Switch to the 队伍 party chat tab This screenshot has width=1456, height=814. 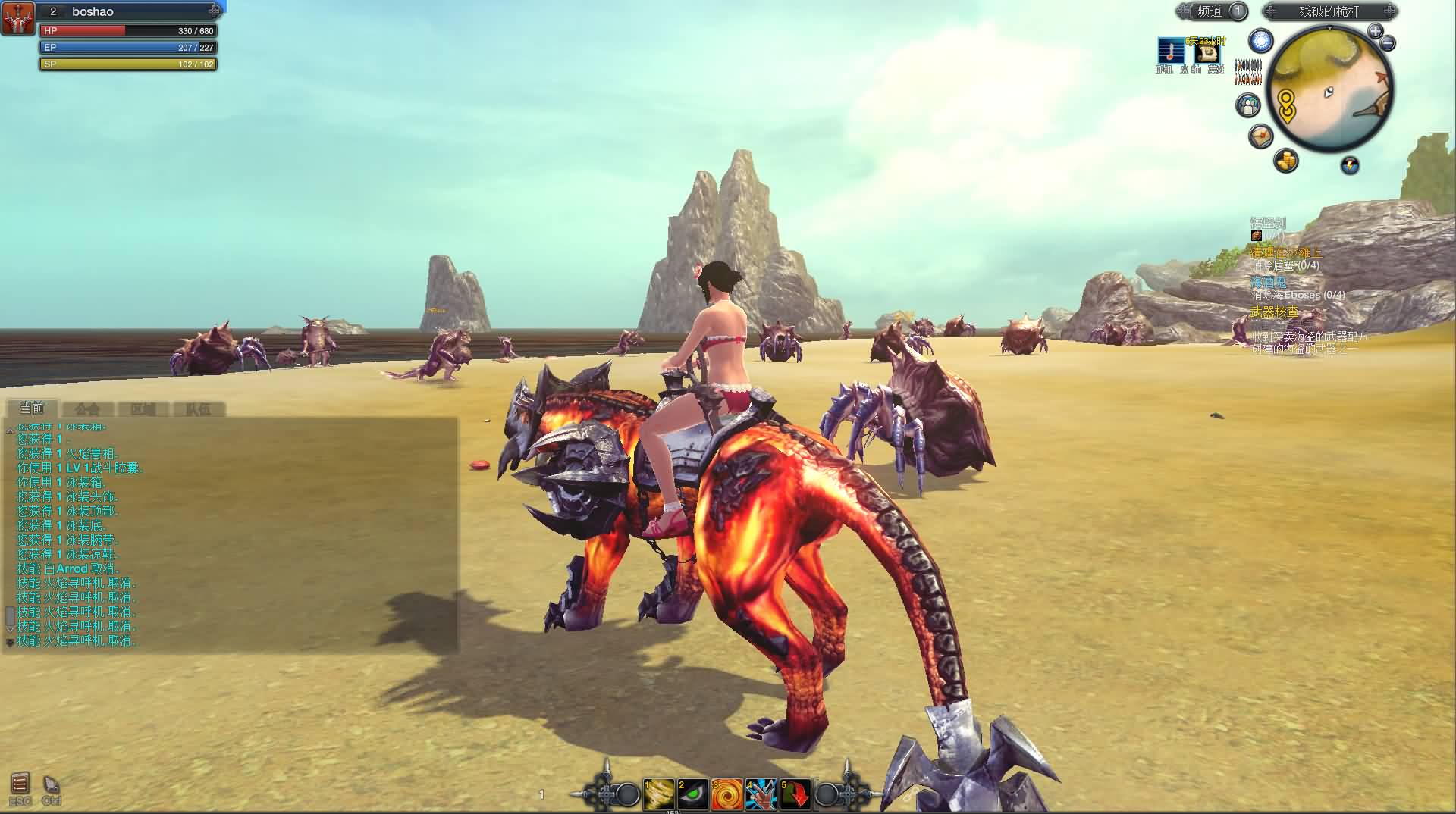(x=198, y=409)
